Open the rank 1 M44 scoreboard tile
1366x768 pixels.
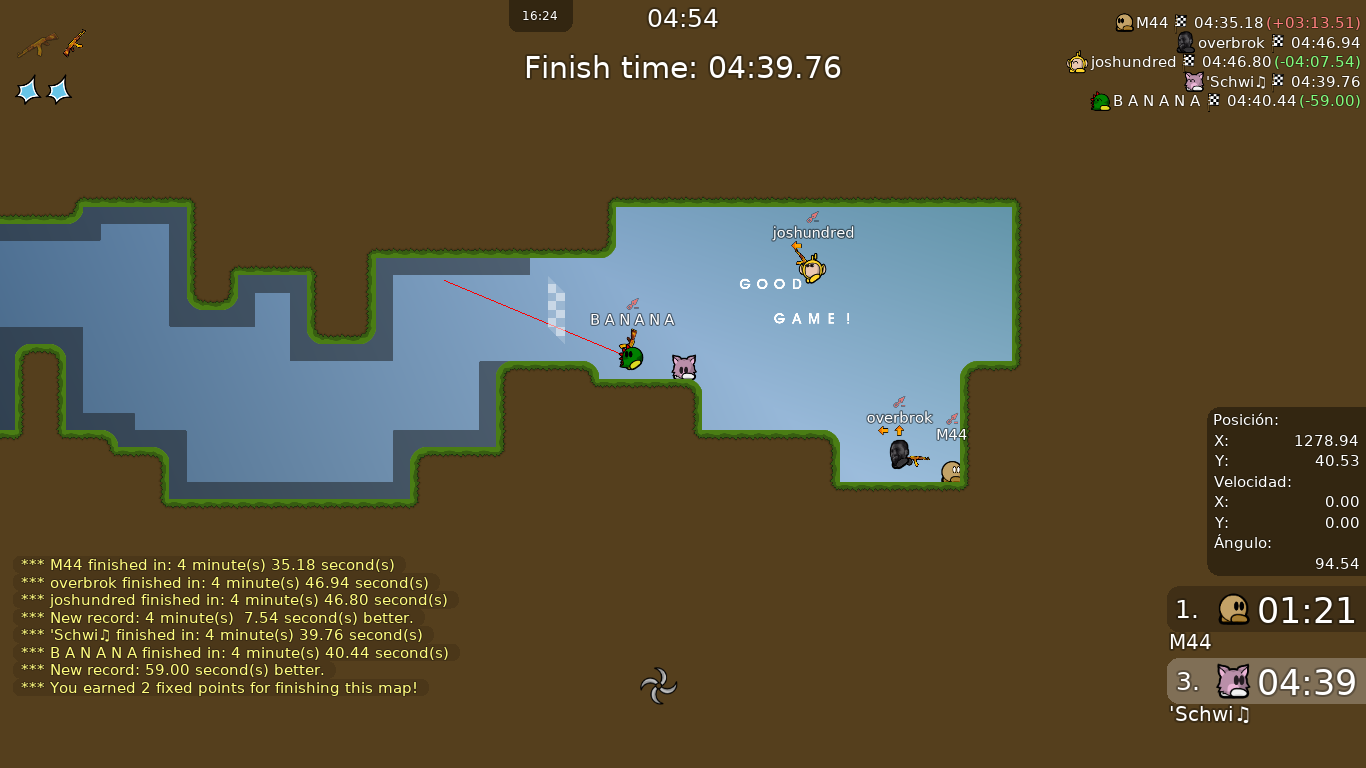(1266, 610)
